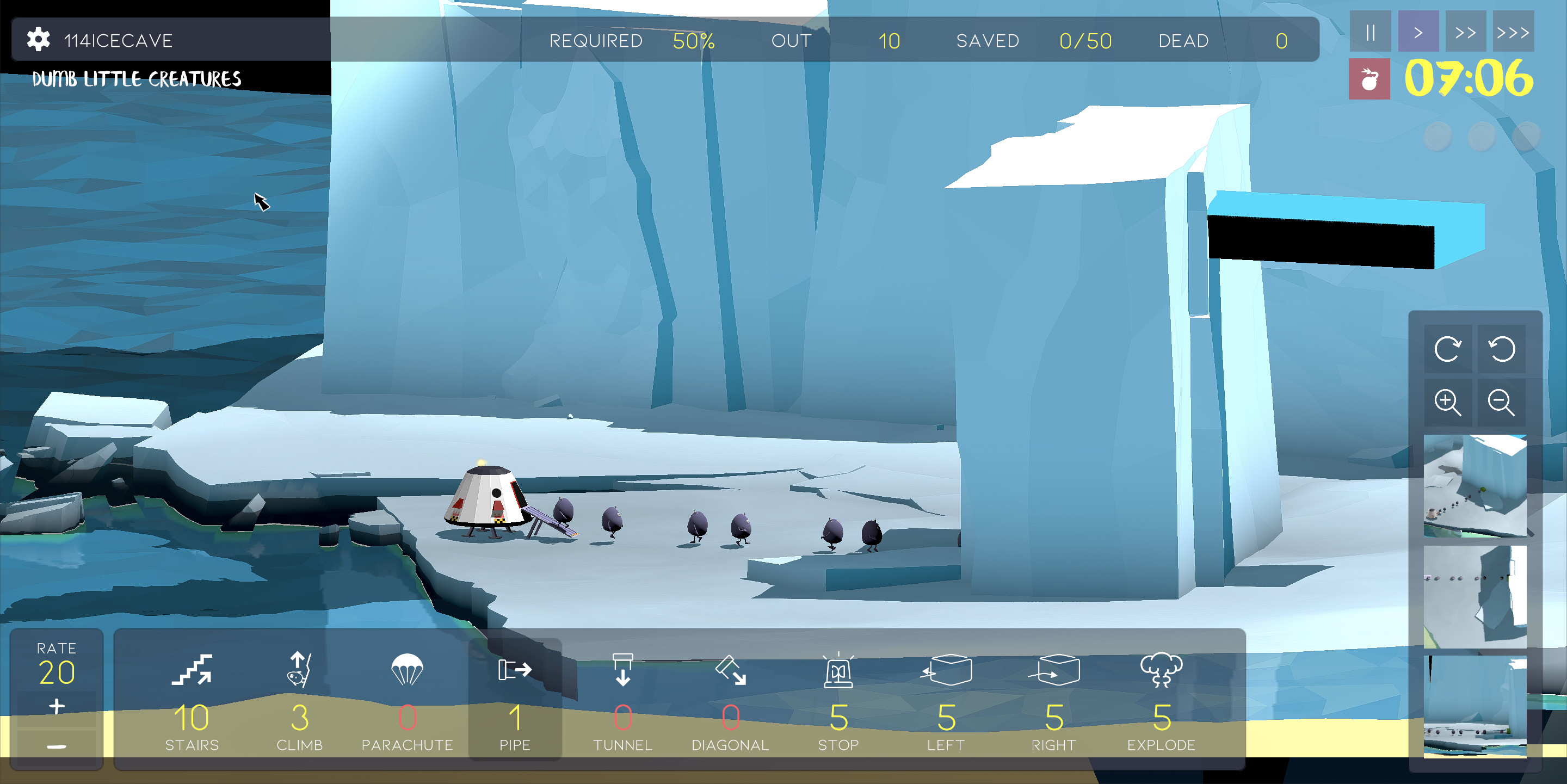Decrease the spawn rate with minus
Screen dimensions: 1567x784
pyautogui.click(x=56, y=746)
